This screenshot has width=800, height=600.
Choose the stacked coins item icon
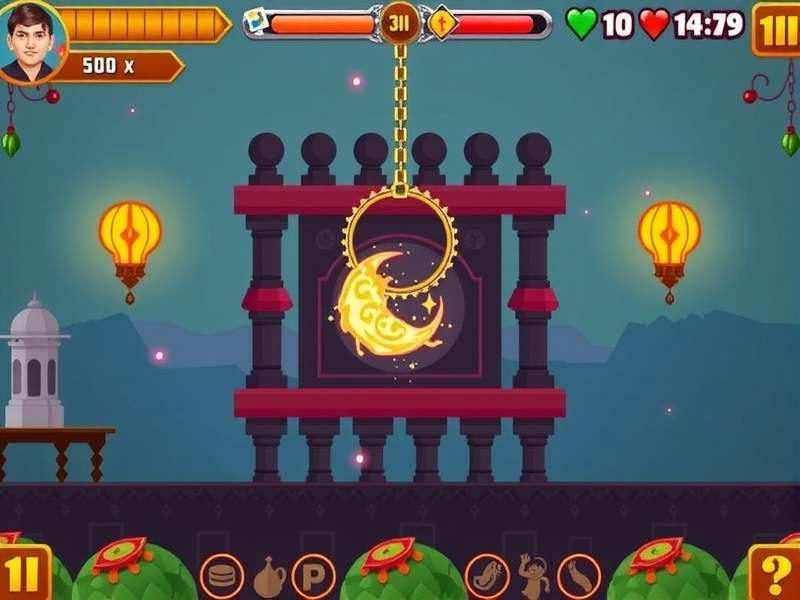(221, 576)
